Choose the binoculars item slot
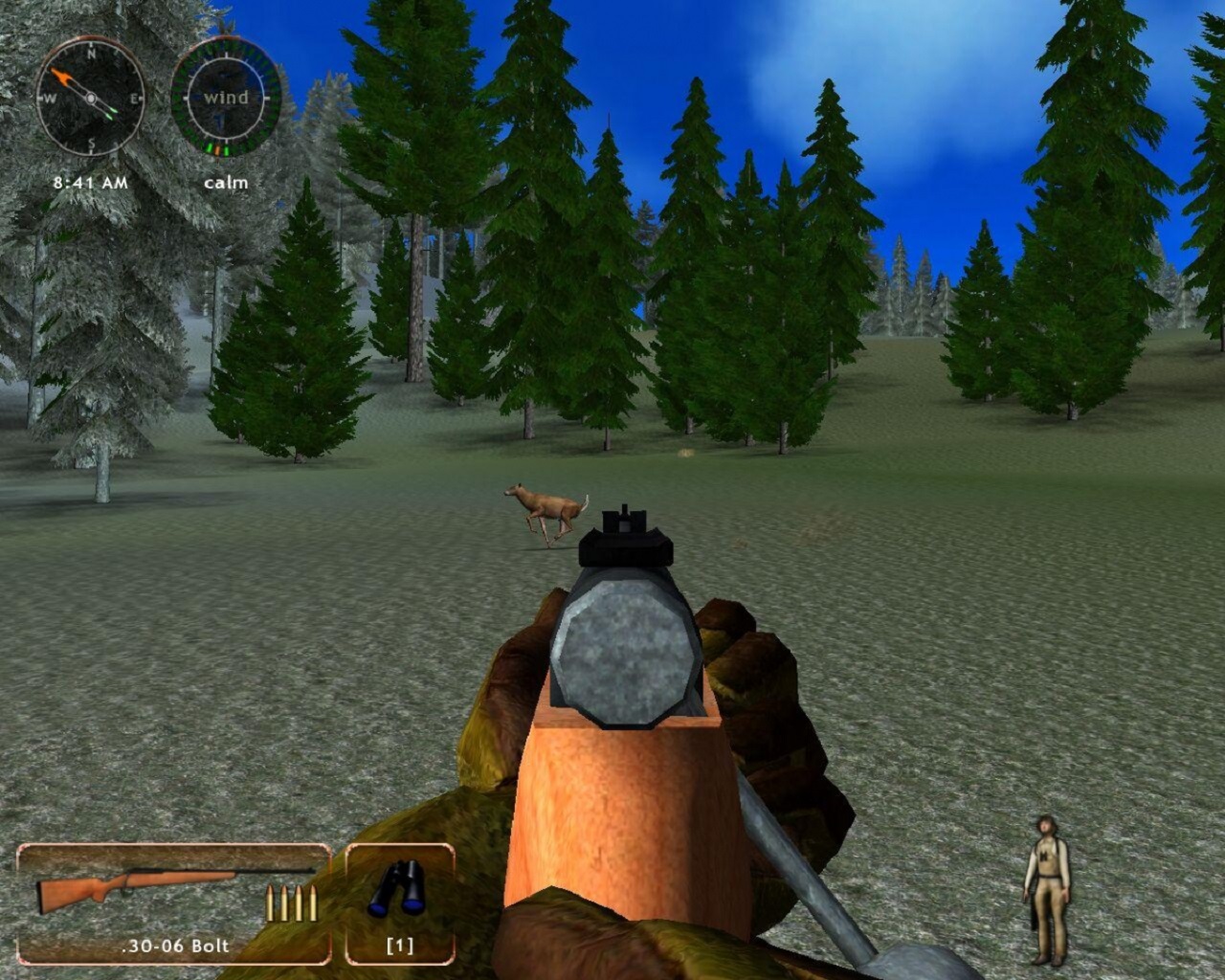This screenshot has width=1225, height=980. pos(399,903)
